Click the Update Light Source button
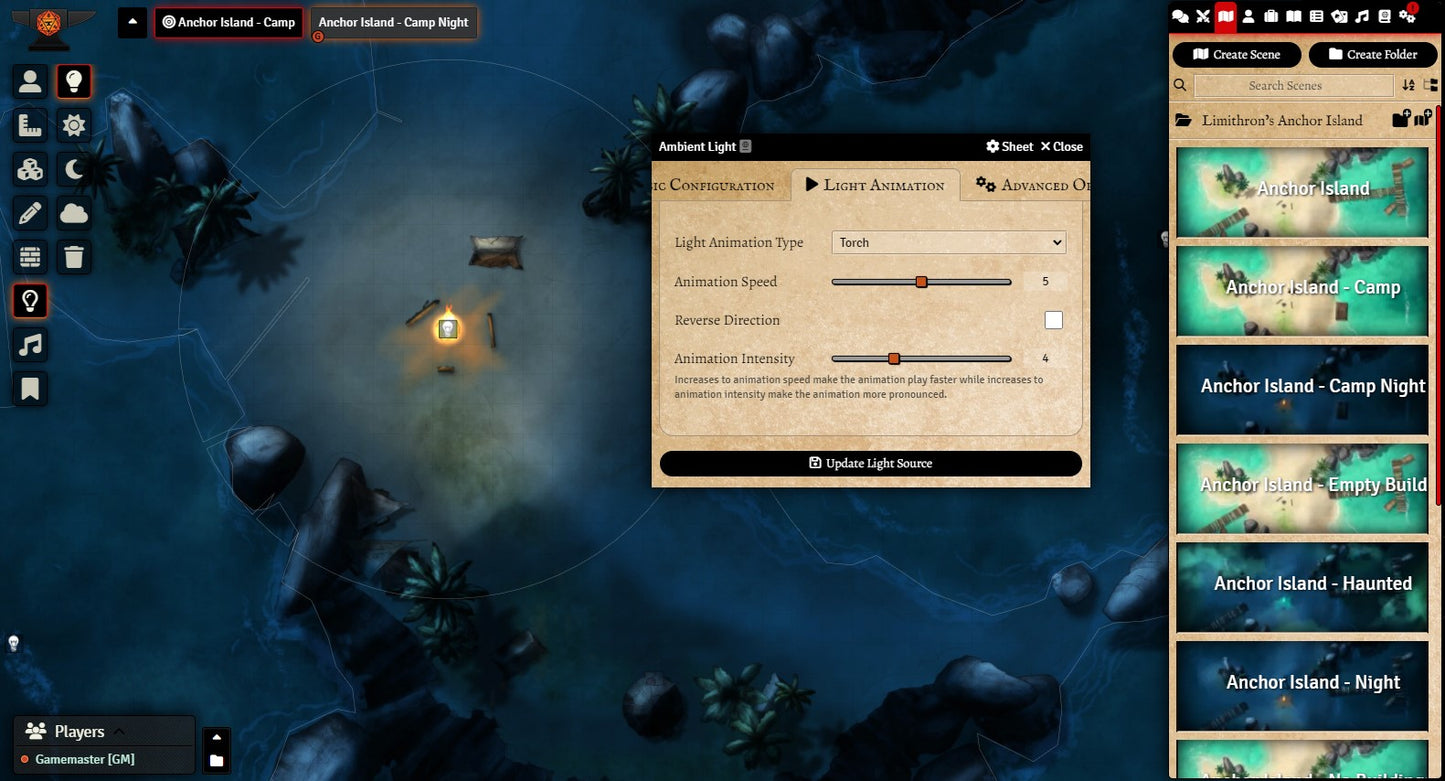The image size is (1445, 781). coord(870,463)
